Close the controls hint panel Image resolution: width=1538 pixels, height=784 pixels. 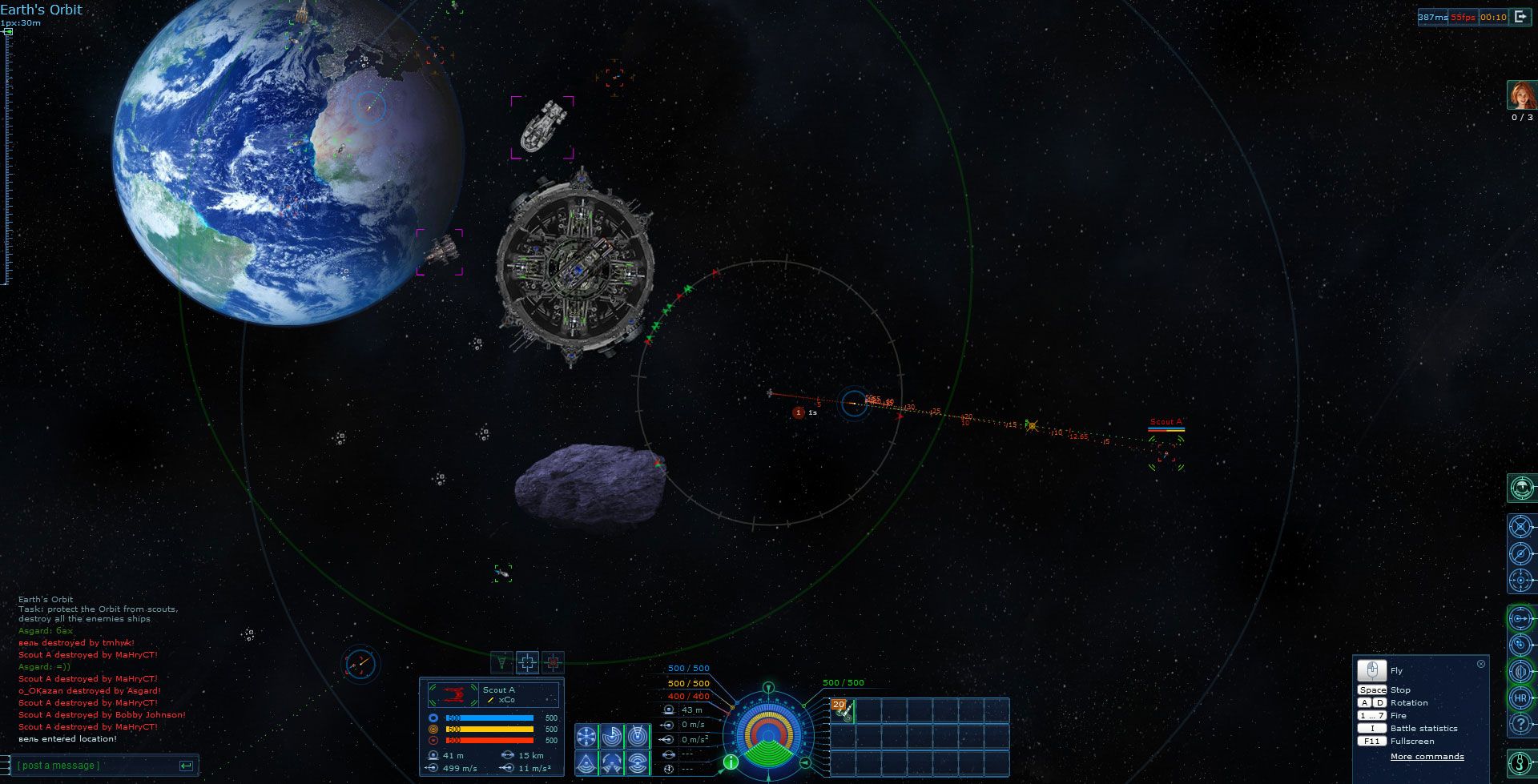click(x=1480, y=664)
